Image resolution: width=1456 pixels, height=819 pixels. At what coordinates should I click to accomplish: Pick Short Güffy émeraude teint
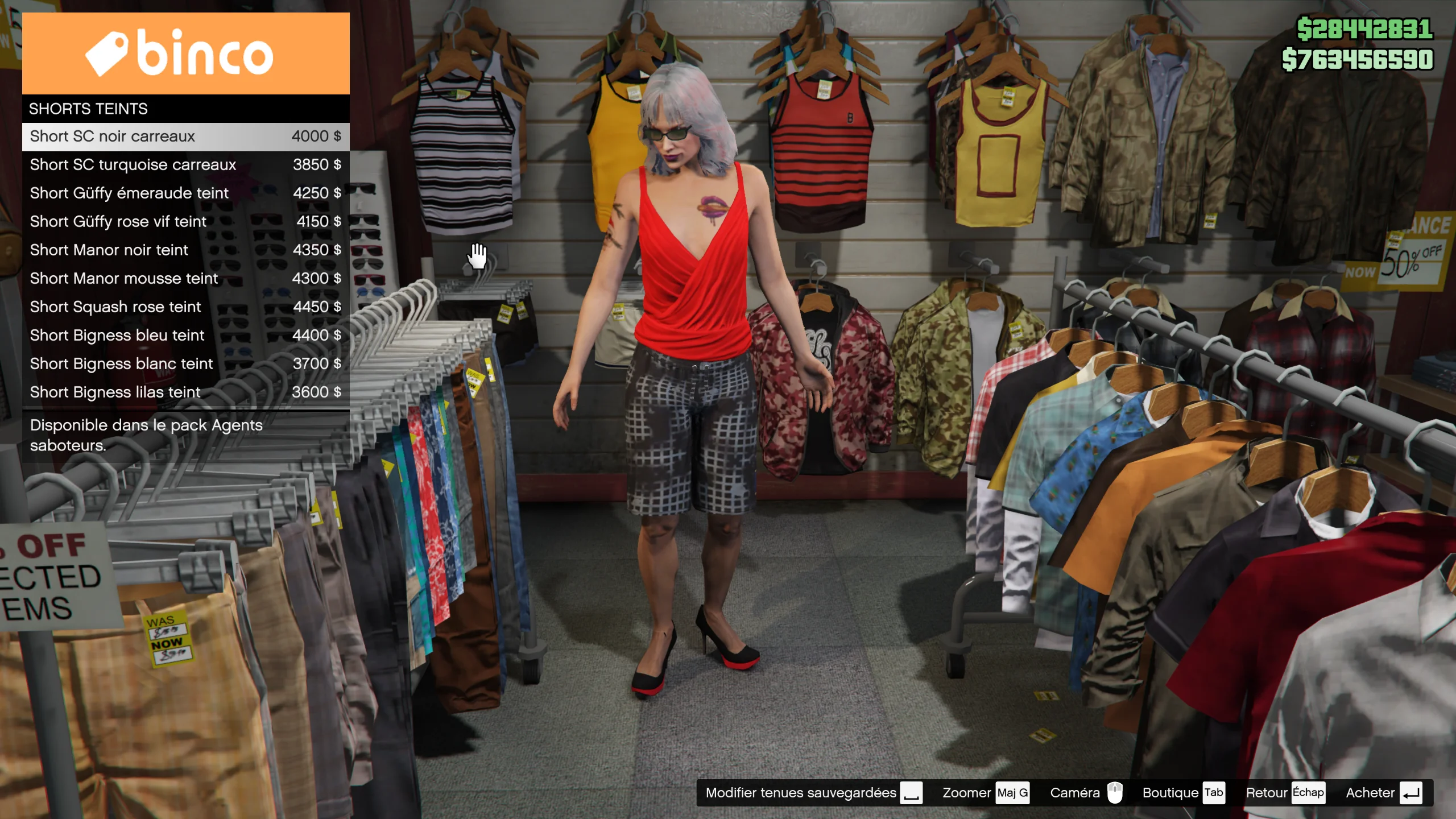(x=185, y=193)
